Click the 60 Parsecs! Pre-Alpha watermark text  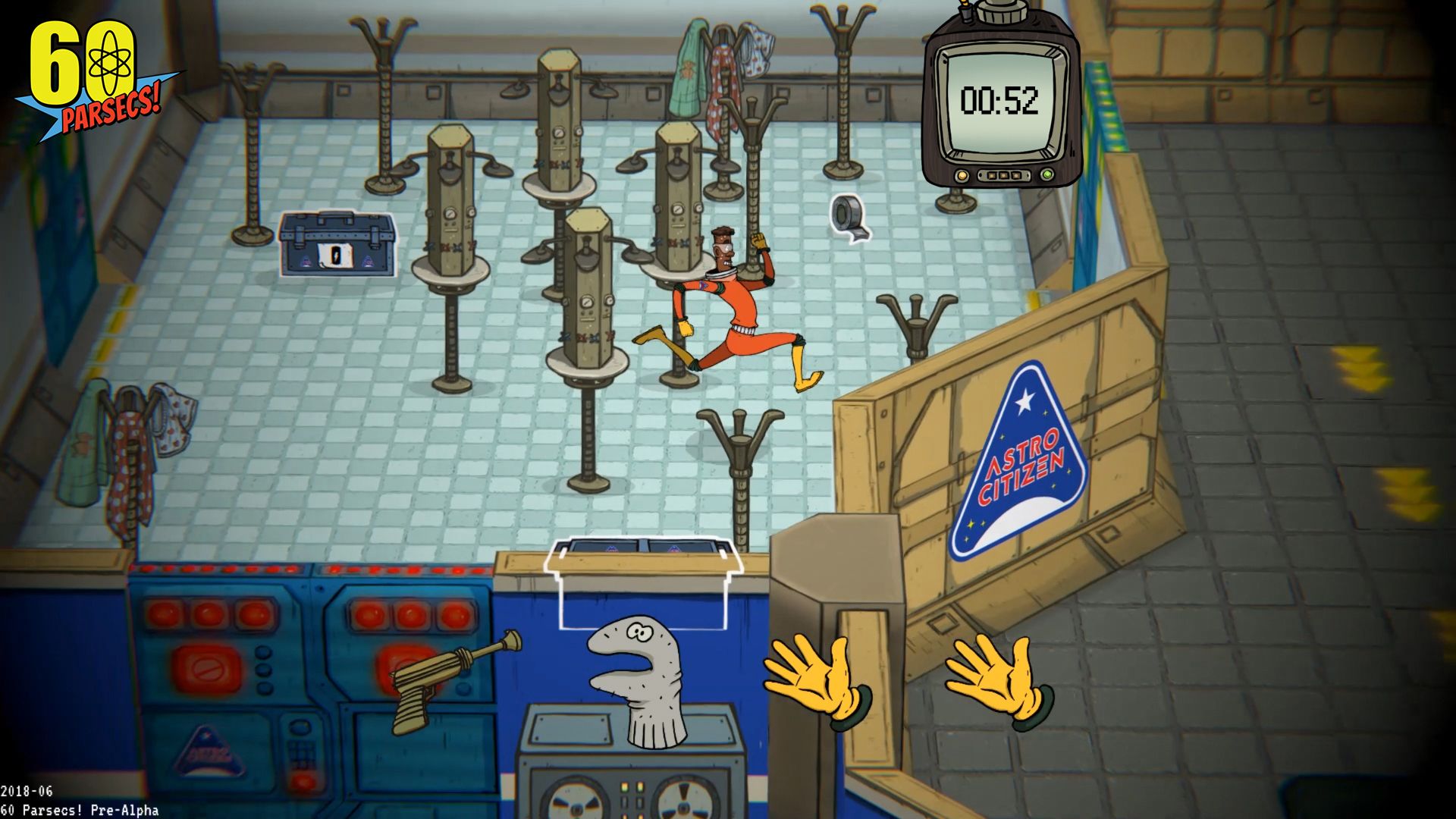pos(80,809)
